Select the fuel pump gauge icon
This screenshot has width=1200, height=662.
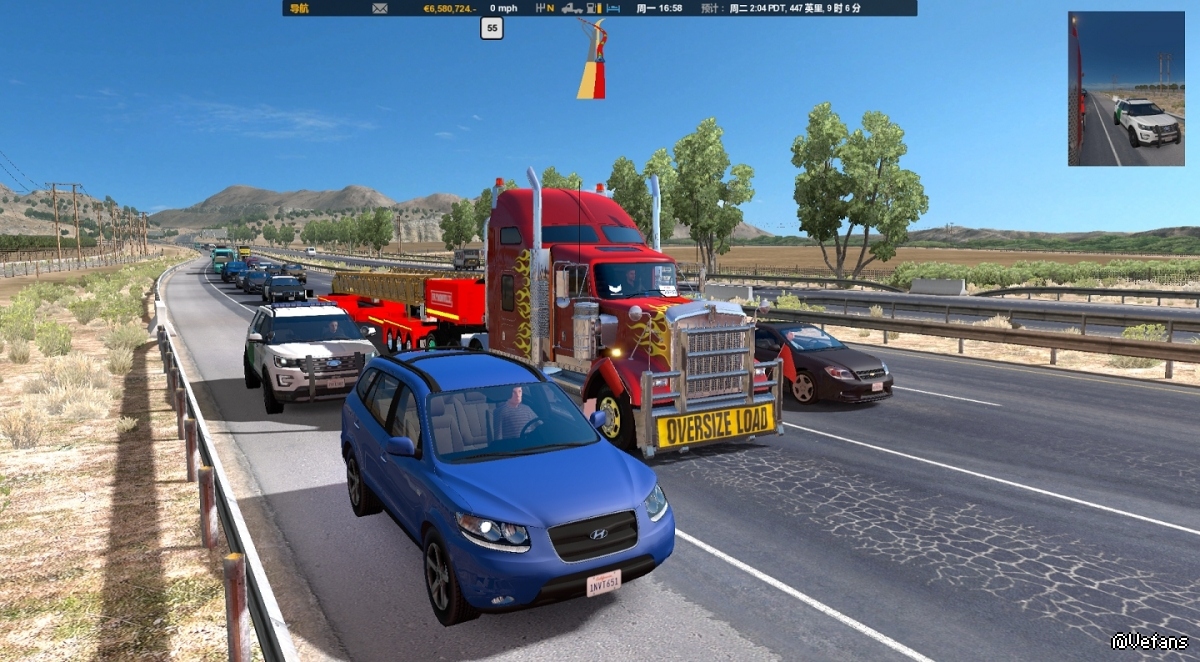(x=591, y=8)
